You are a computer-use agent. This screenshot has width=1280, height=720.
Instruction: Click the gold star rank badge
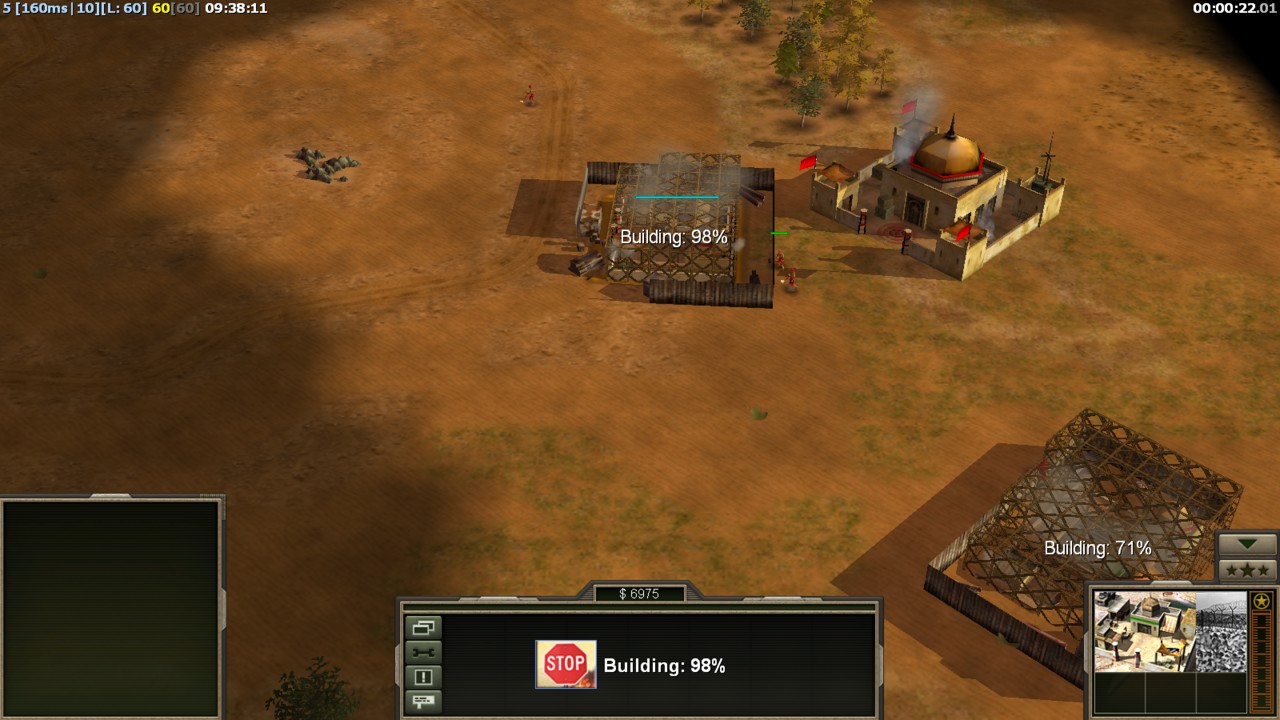coord(1262,601)
